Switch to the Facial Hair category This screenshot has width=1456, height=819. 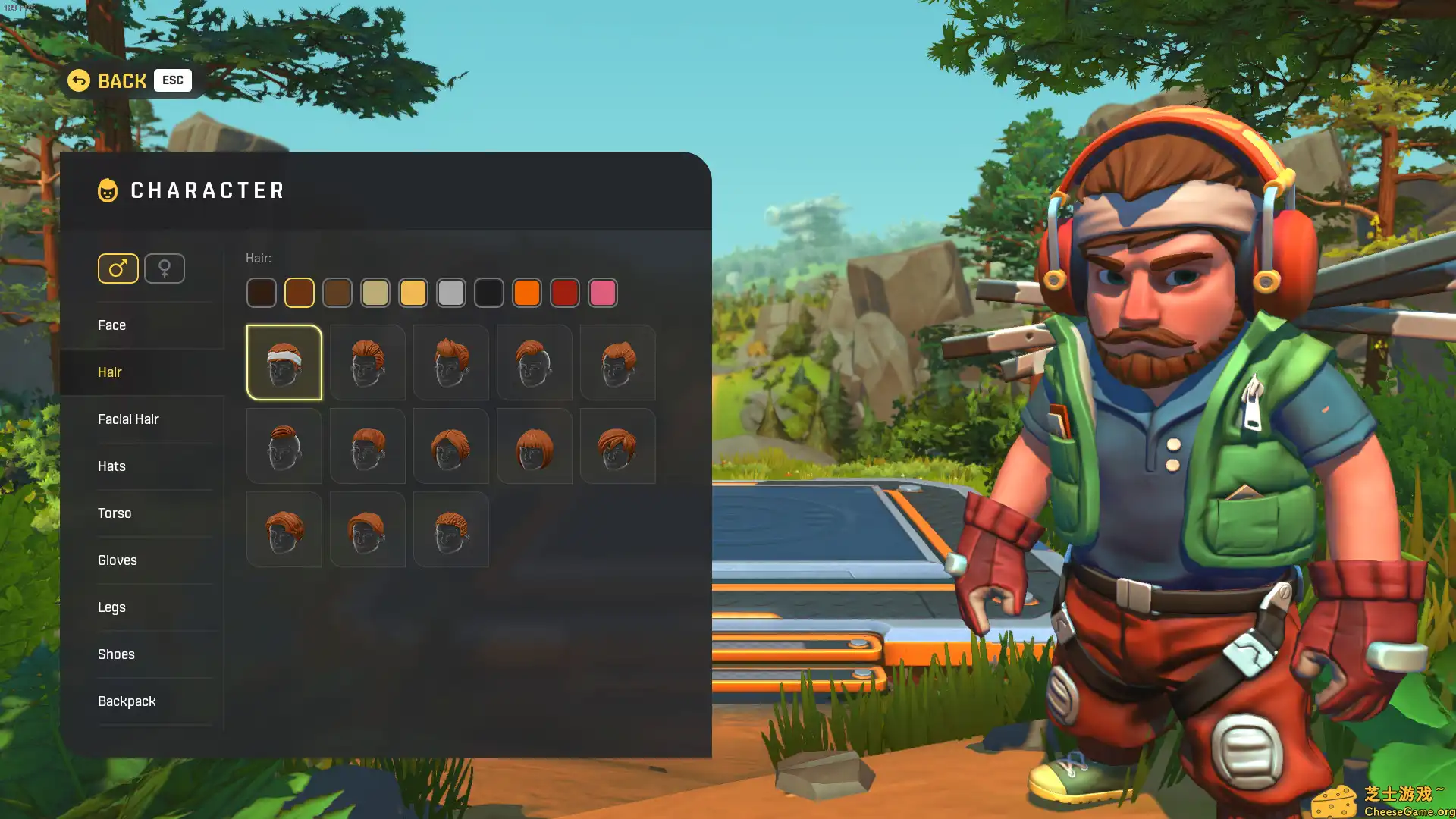click(x=128, y=419)
